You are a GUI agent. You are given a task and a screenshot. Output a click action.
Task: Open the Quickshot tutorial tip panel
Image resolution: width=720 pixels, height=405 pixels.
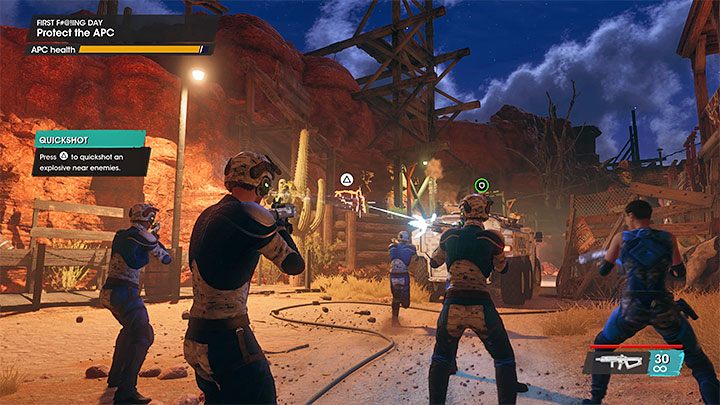pos(91,153)
